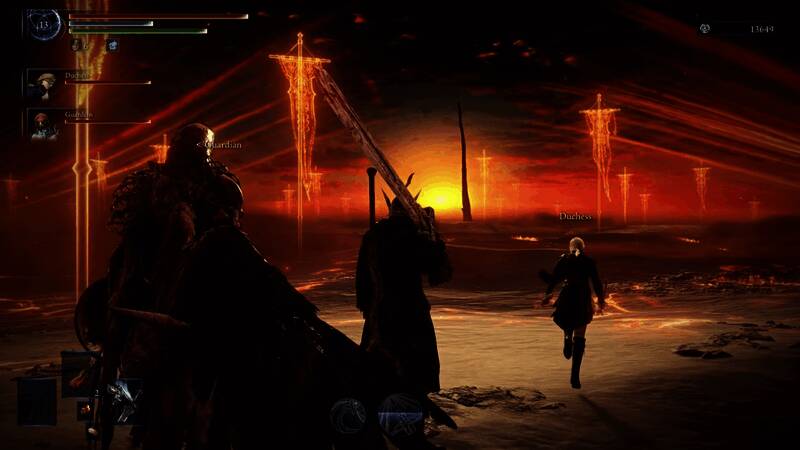
Task: Select the equipped right-hand weapon slot
Action: click(x=123, y=402)
